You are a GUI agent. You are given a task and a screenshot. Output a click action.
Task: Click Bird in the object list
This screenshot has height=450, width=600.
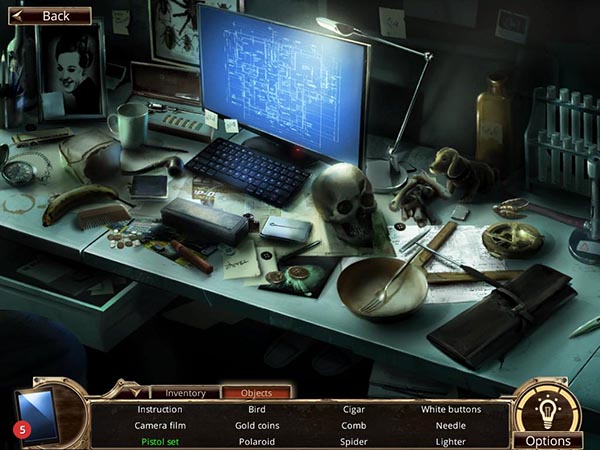(256, 409)
